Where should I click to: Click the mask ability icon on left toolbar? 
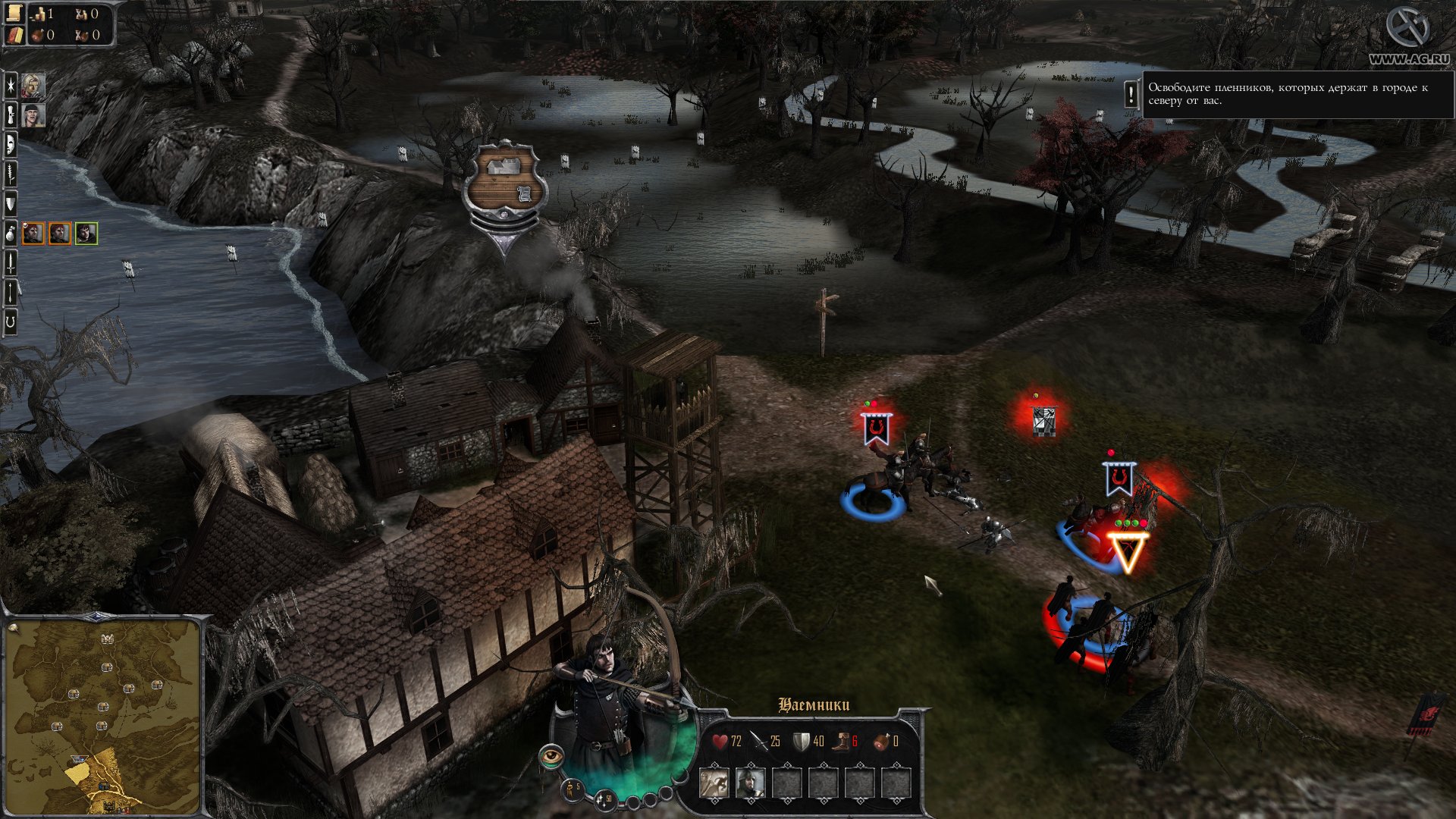pos(11,143)
